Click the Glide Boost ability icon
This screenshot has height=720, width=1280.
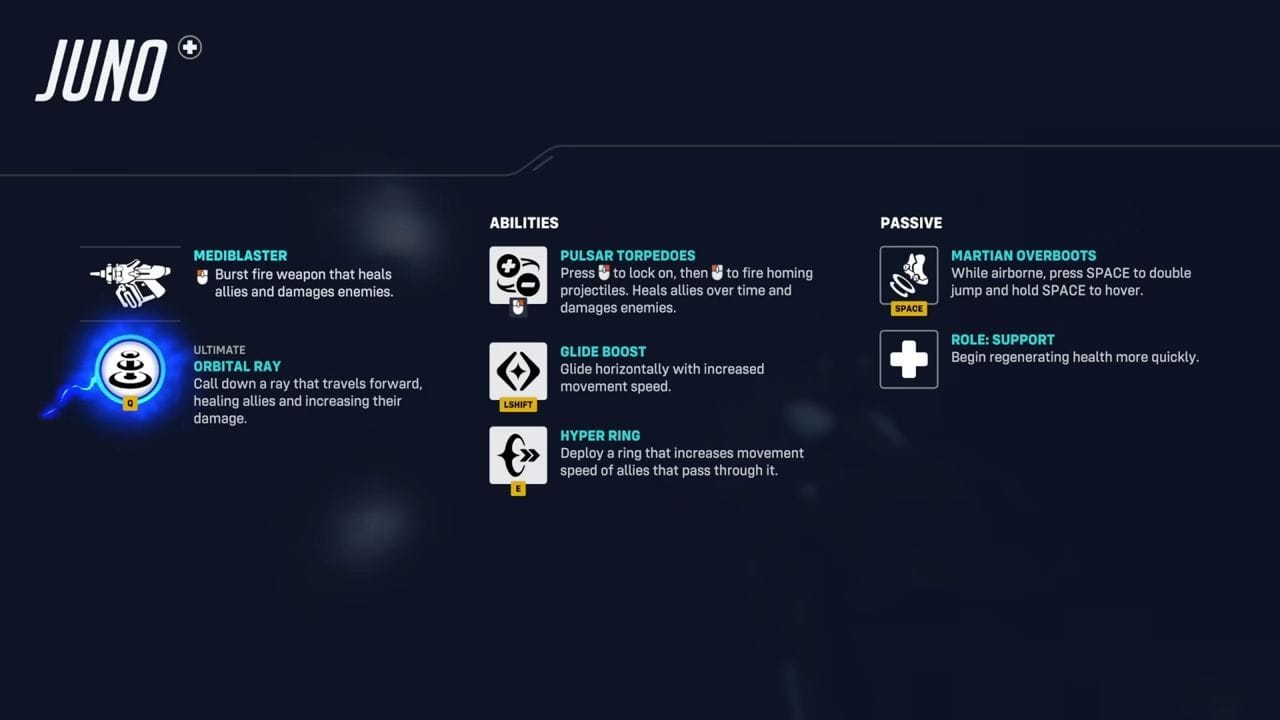coord(517,369)
